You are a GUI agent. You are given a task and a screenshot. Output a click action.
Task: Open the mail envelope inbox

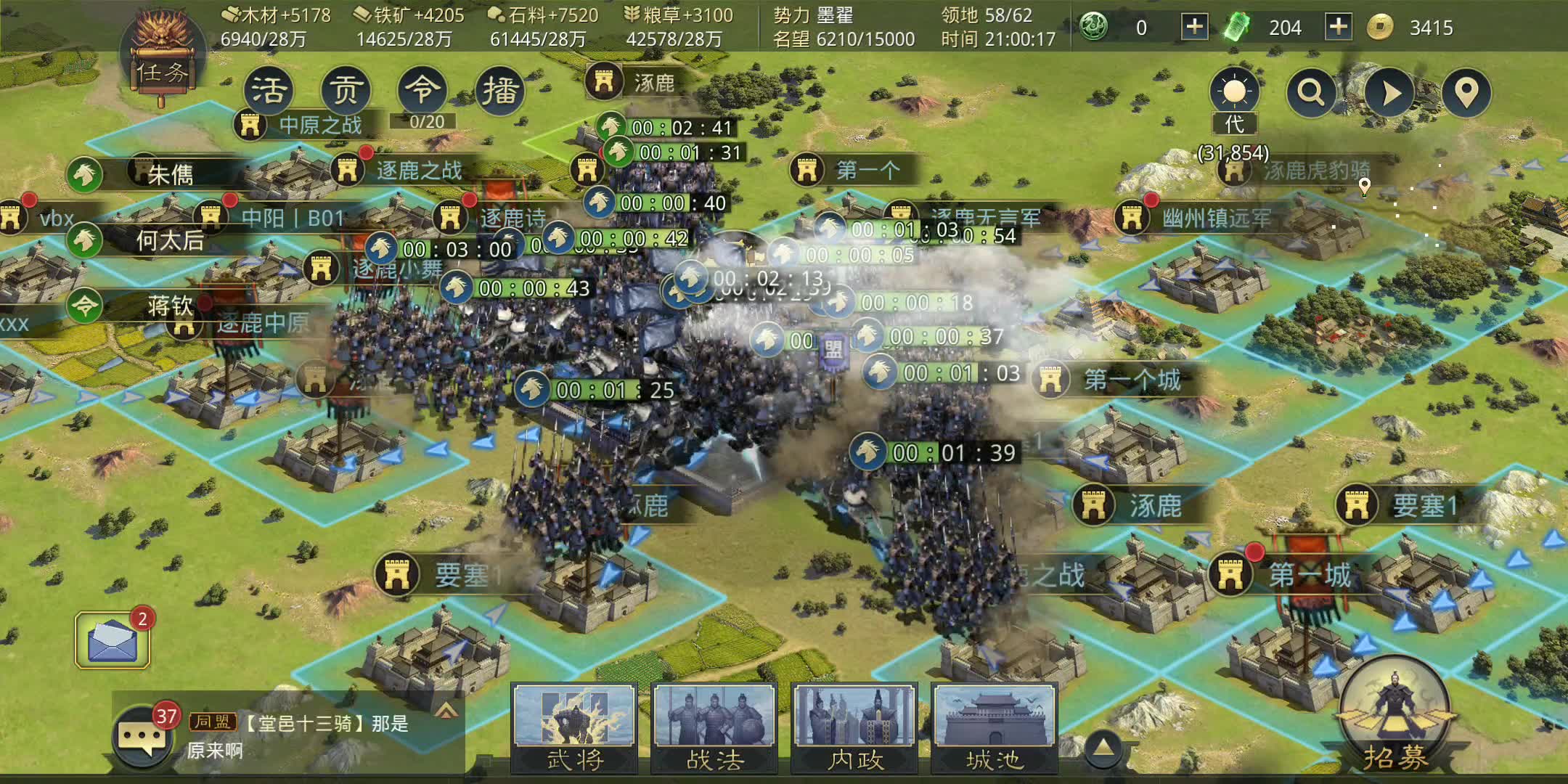pyautogui.click(x=113, y=640)
